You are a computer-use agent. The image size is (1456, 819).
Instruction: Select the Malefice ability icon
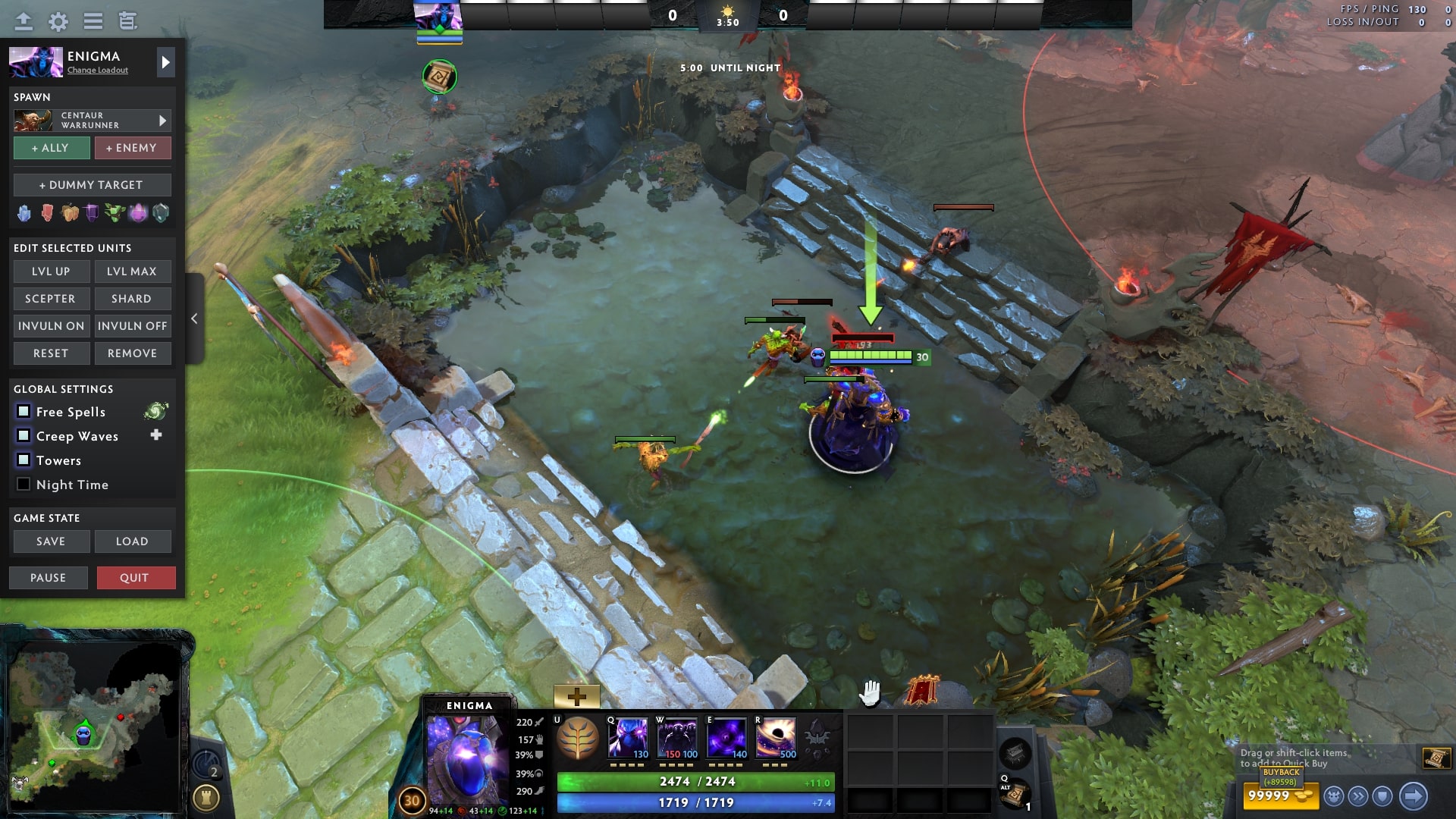pyautogui.click(x=628, y=737)
